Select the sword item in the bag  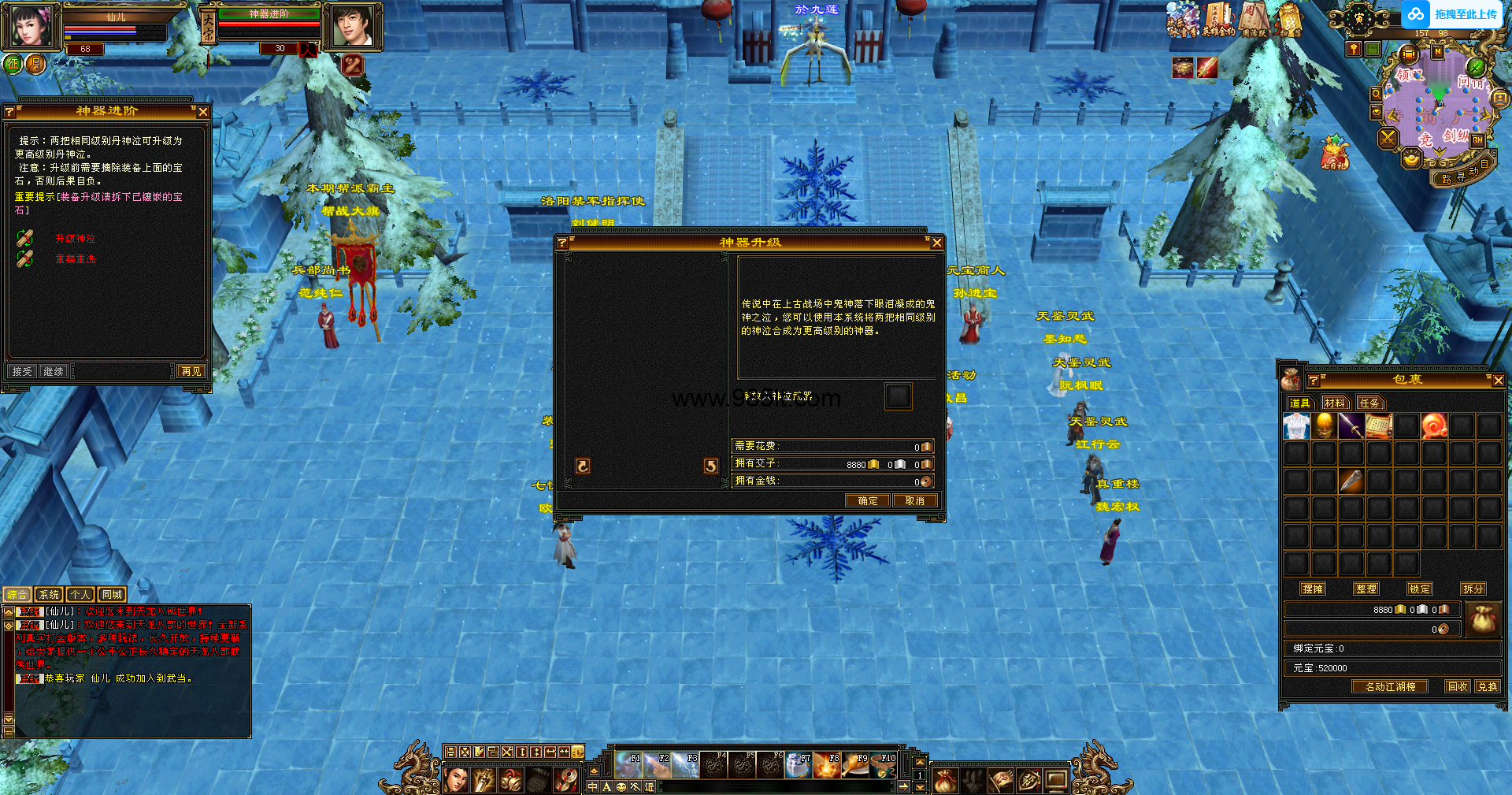point(1351,426)
